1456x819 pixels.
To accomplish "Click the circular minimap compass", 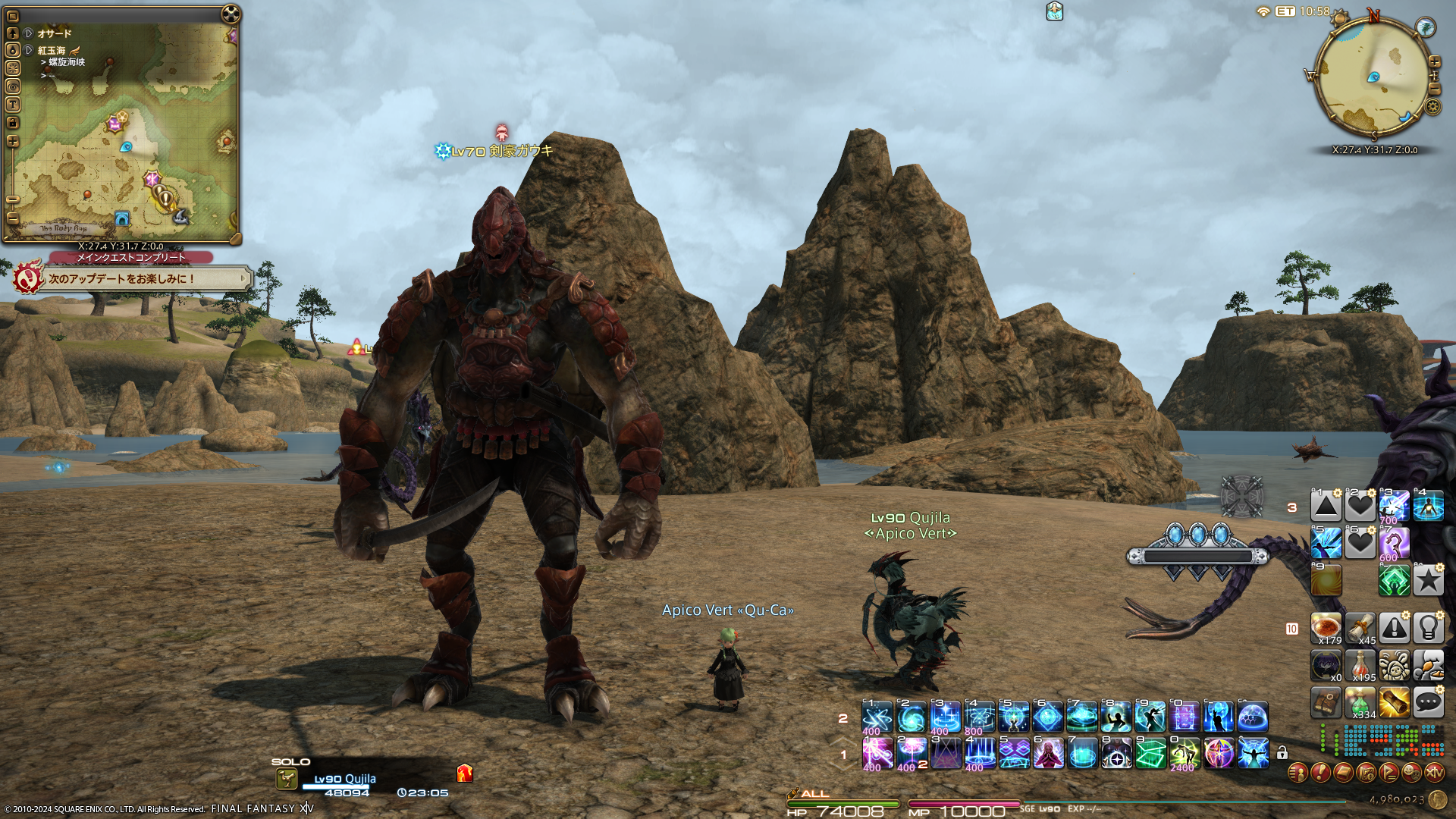I will [x=1373, y=77].
